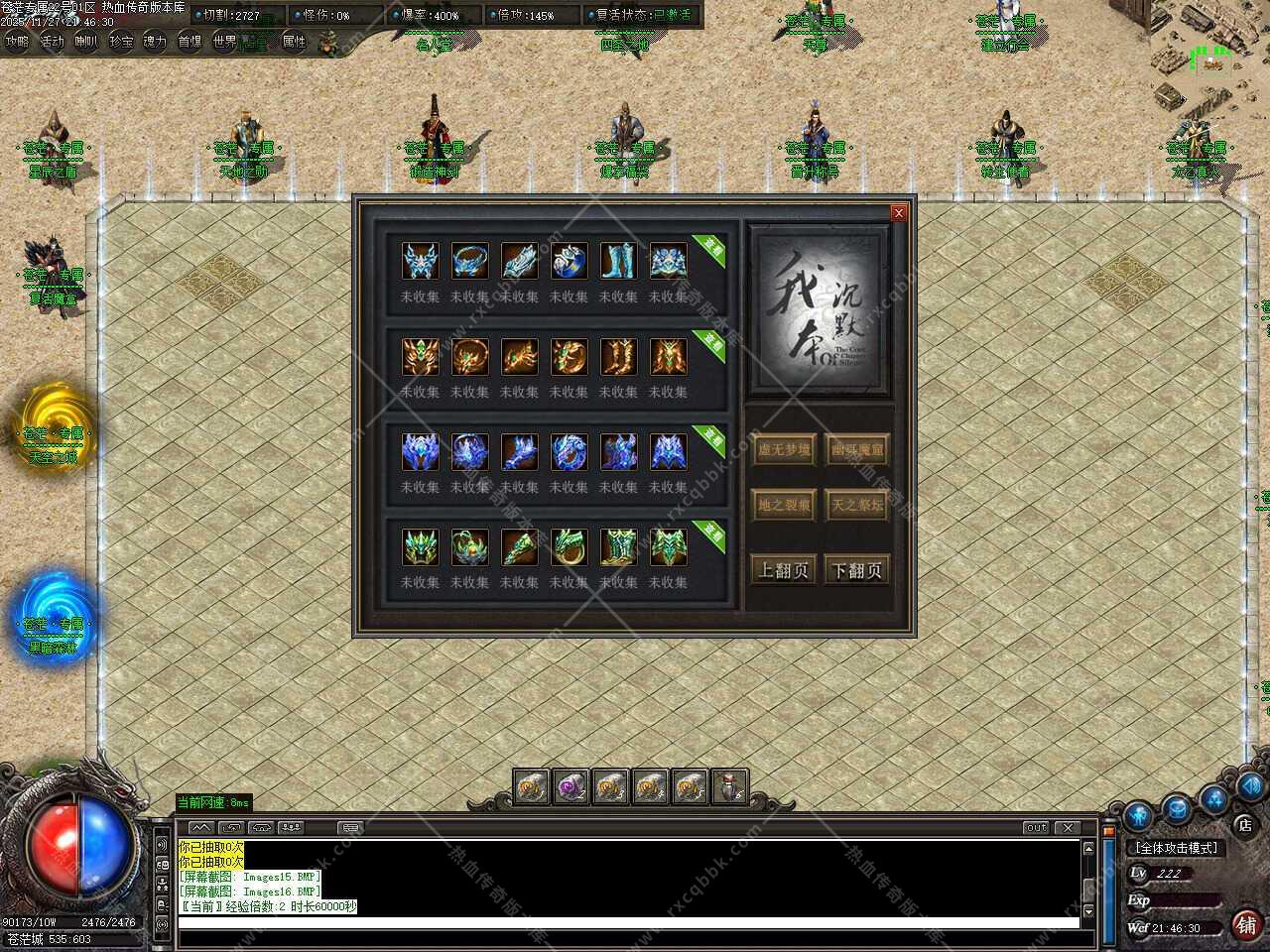Click the OUT button on chat bar
The image size is (1270, 952).
(x=1036, y=827)
